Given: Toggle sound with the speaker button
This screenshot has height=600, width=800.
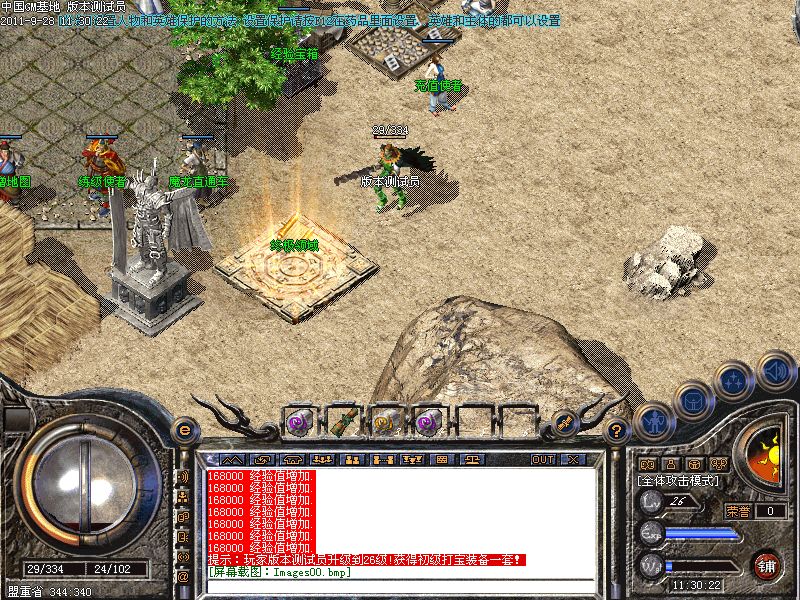Looking at the screenshot, I should coord(776,369).
